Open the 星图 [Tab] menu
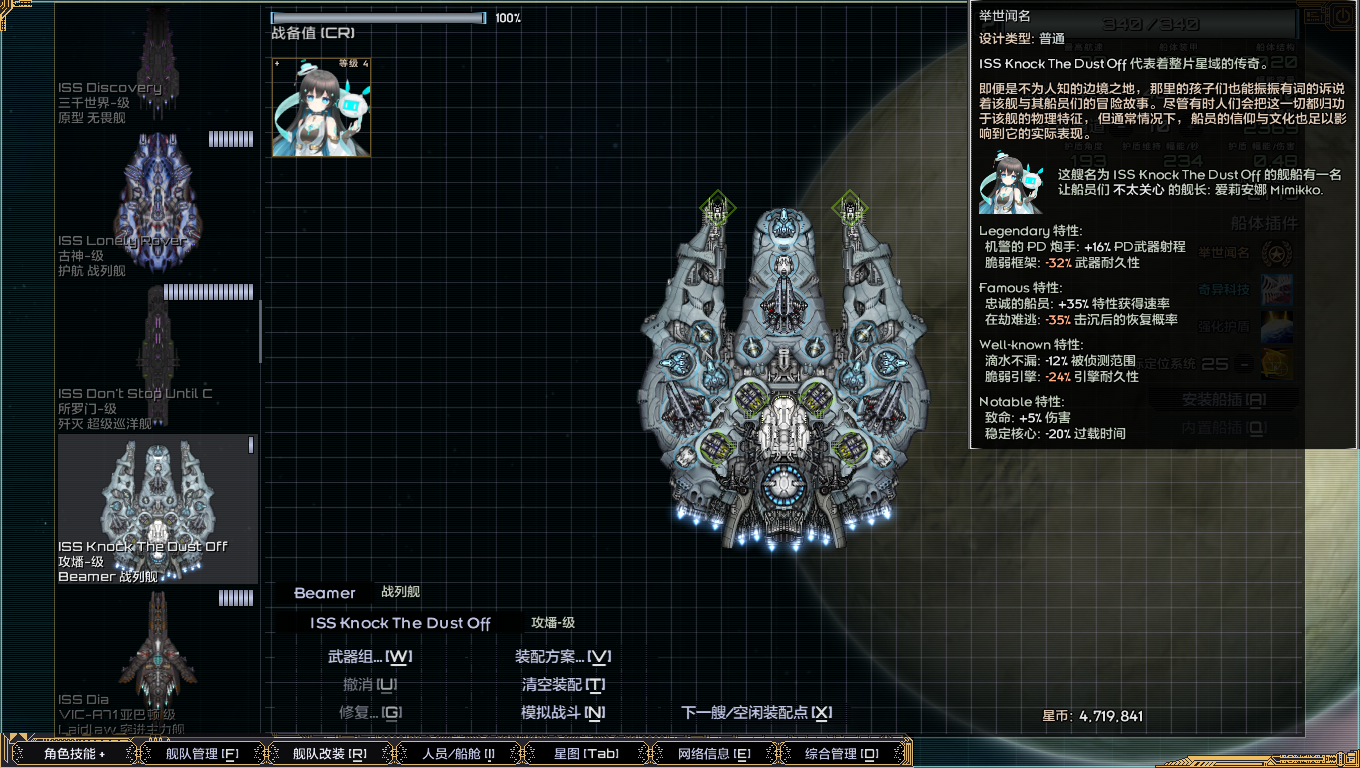The height and width of the screenshot is (768, 1360). click(586, 755)
